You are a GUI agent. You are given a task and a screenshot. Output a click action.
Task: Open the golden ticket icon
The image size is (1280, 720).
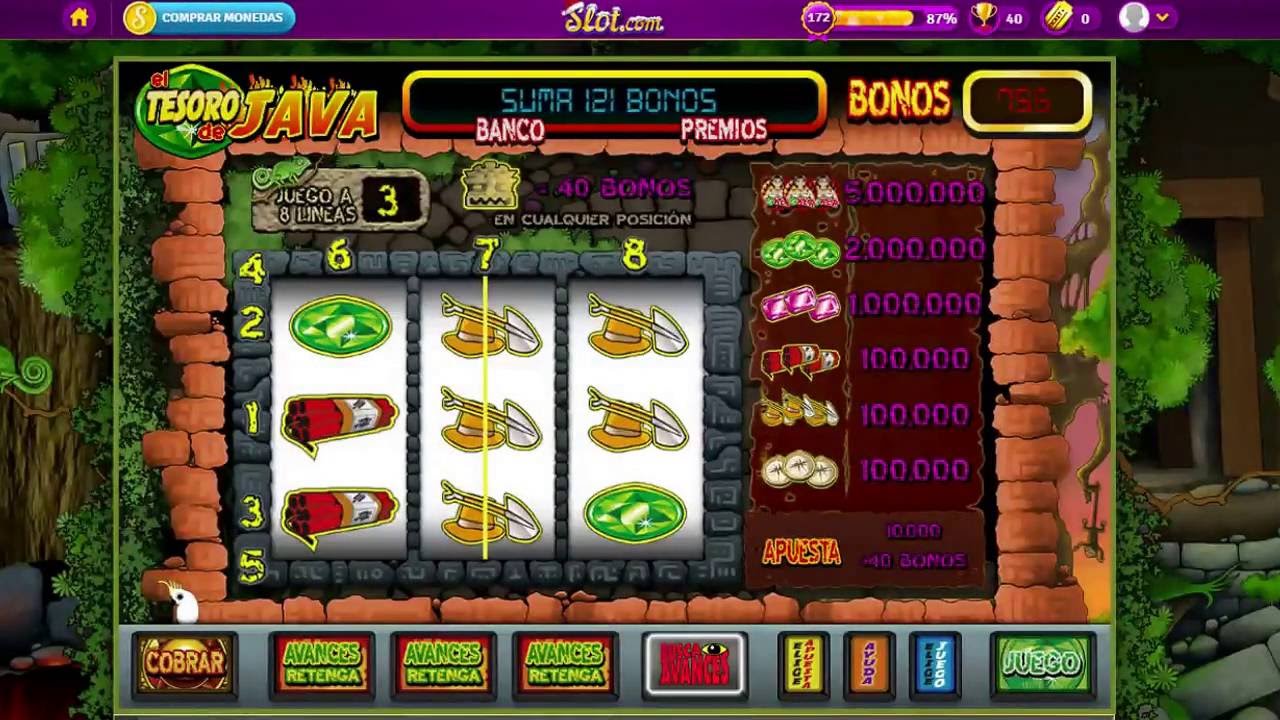point(1057,18)
